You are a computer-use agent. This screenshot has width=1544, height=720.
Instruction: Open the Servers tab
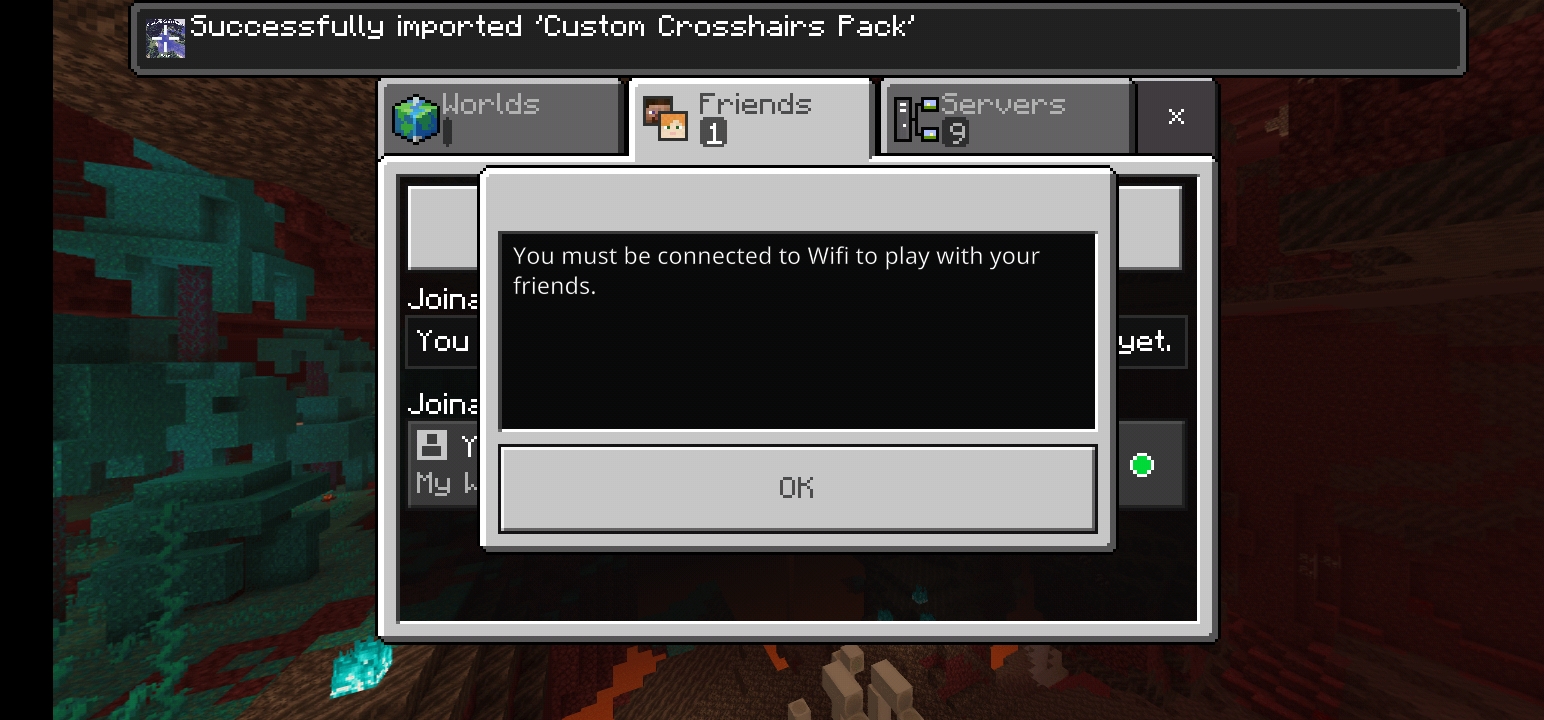coord(1005,118)
